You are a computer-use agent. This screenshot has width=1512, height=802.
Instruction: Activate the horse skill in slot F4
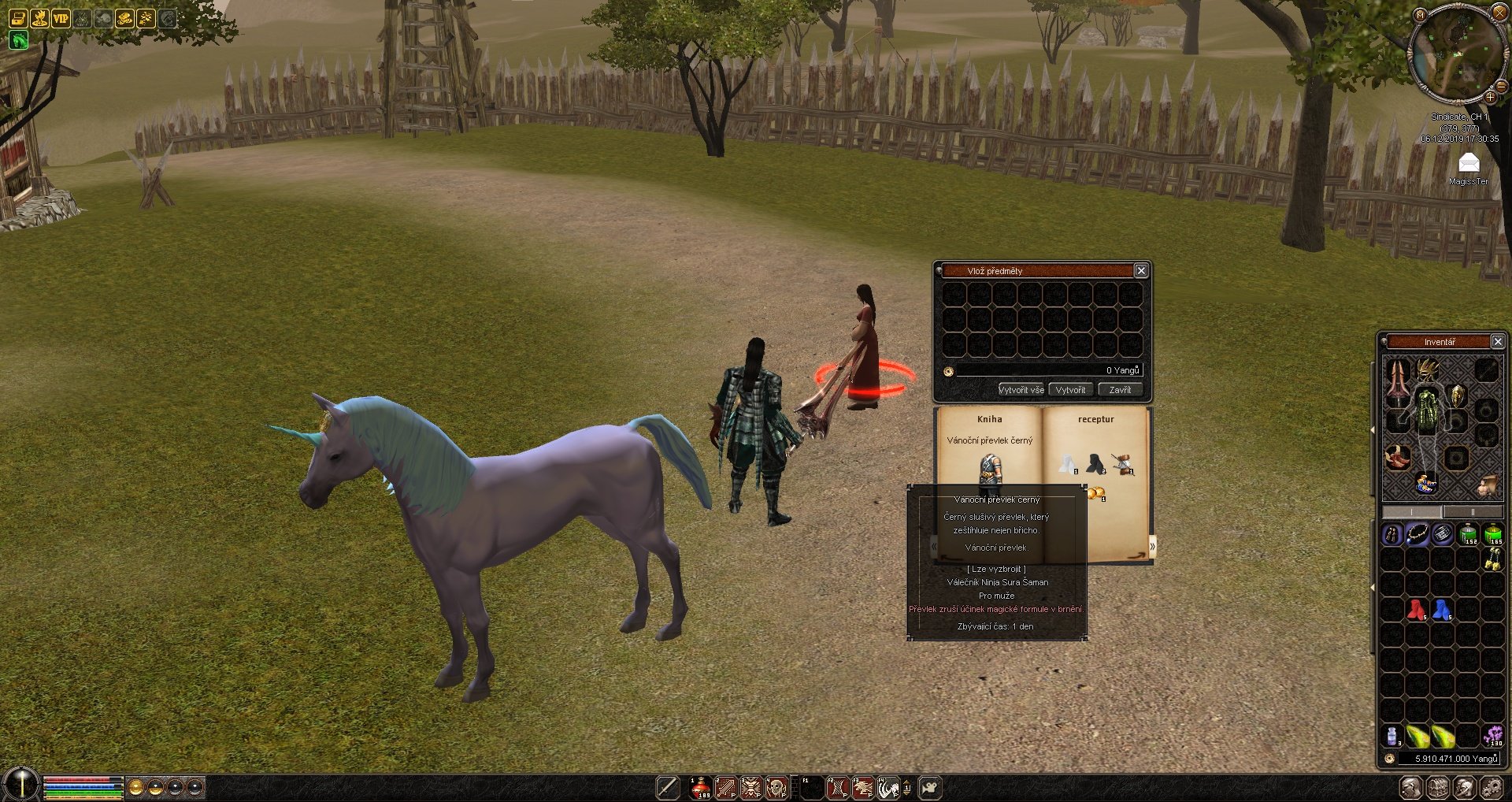tap(889, 787)
